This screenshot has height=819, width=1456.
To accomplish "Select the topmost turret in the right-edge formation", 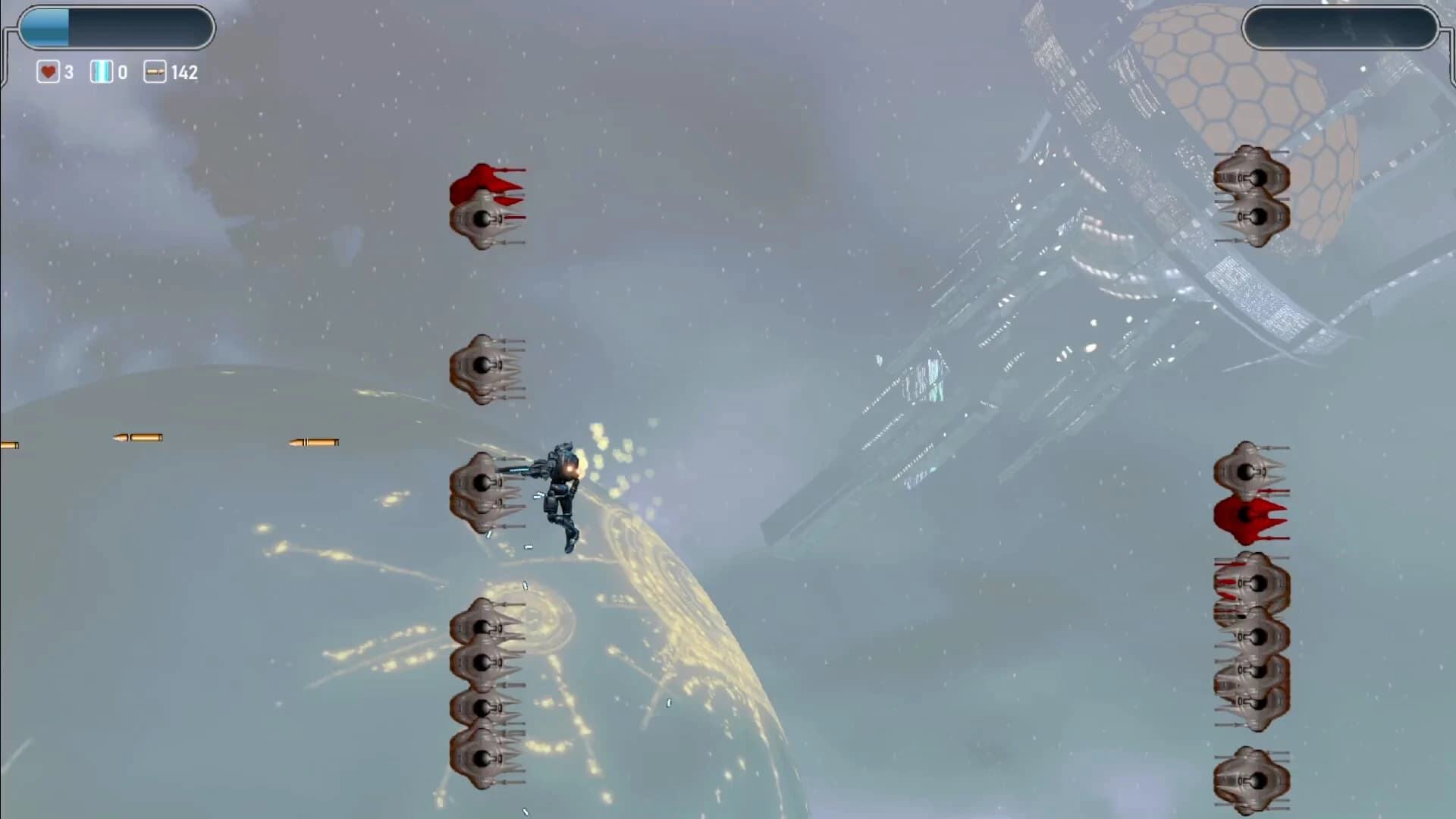I will [1247, 470].
